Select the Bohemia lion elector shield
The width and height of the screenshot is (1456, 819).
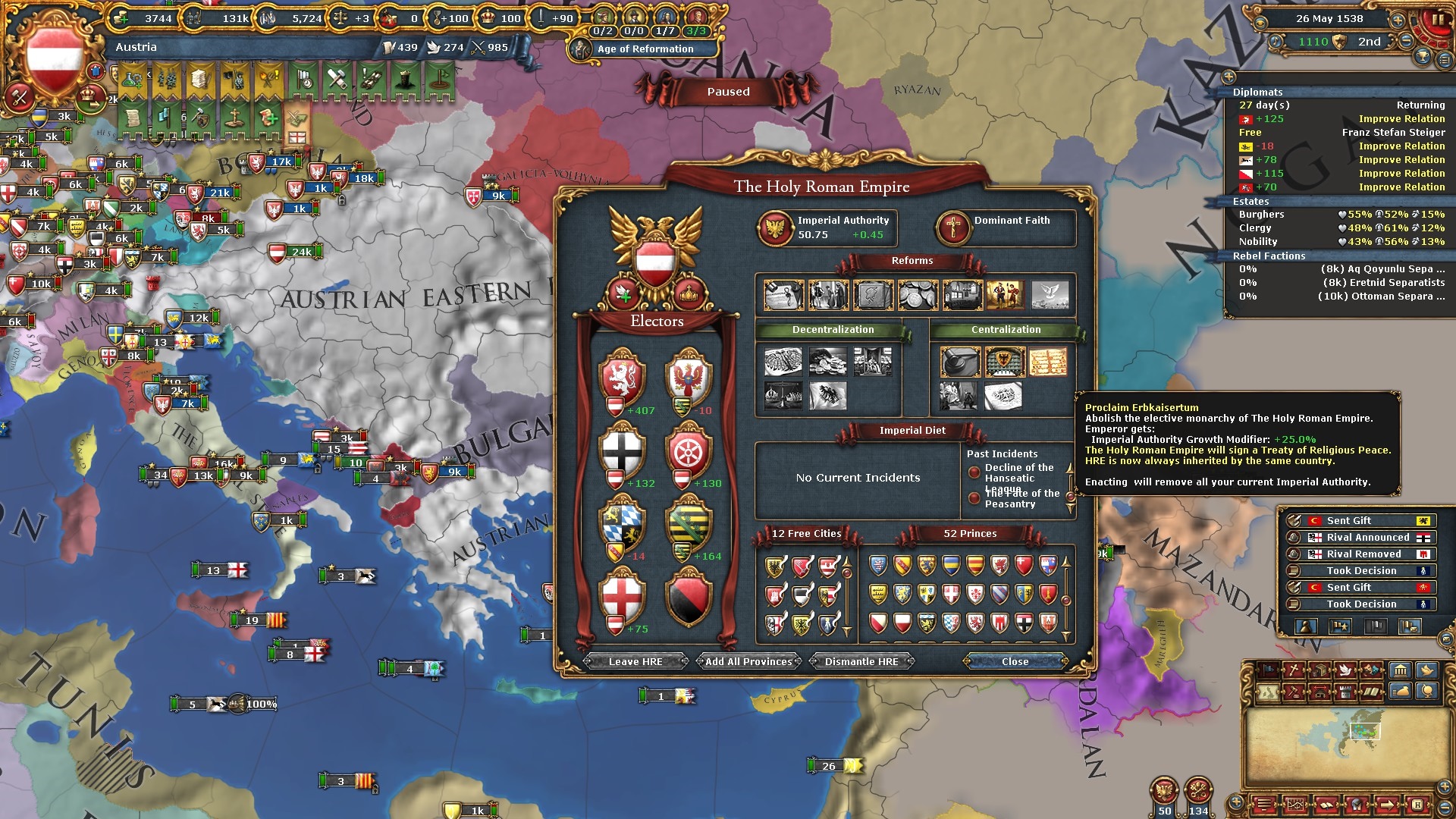point(622,377)
